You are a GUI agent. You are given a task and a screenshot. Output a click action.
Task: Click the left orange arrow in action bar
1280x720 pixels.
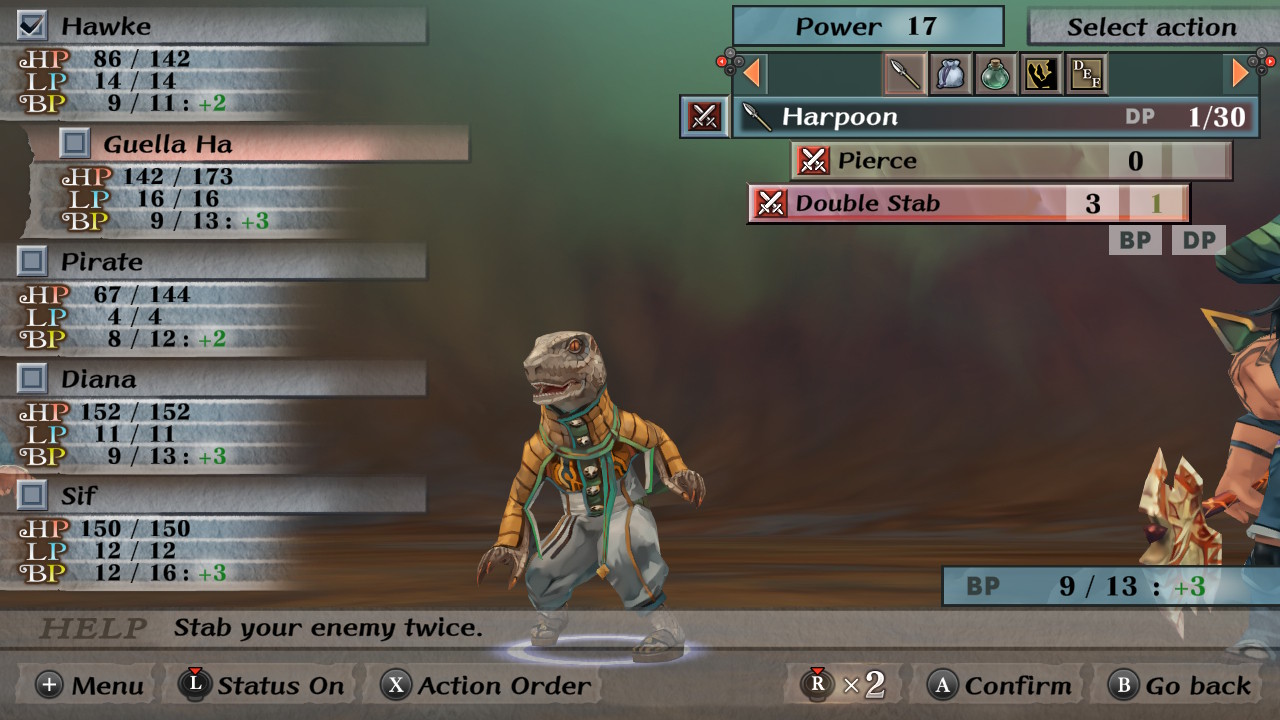click(x=751, y=73)
